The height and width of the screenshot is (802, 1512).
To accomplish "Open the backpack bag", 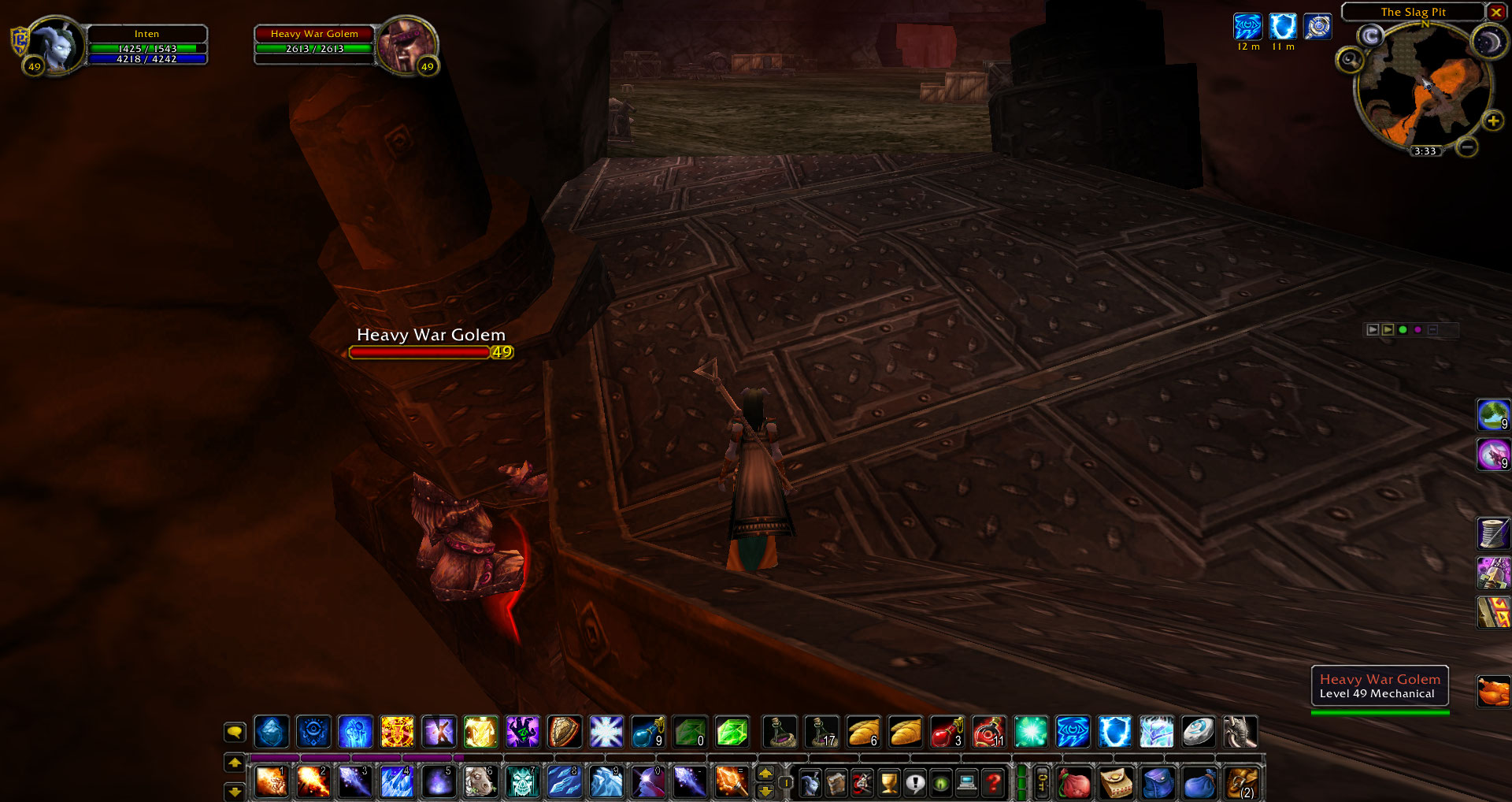I will 1243,783.
